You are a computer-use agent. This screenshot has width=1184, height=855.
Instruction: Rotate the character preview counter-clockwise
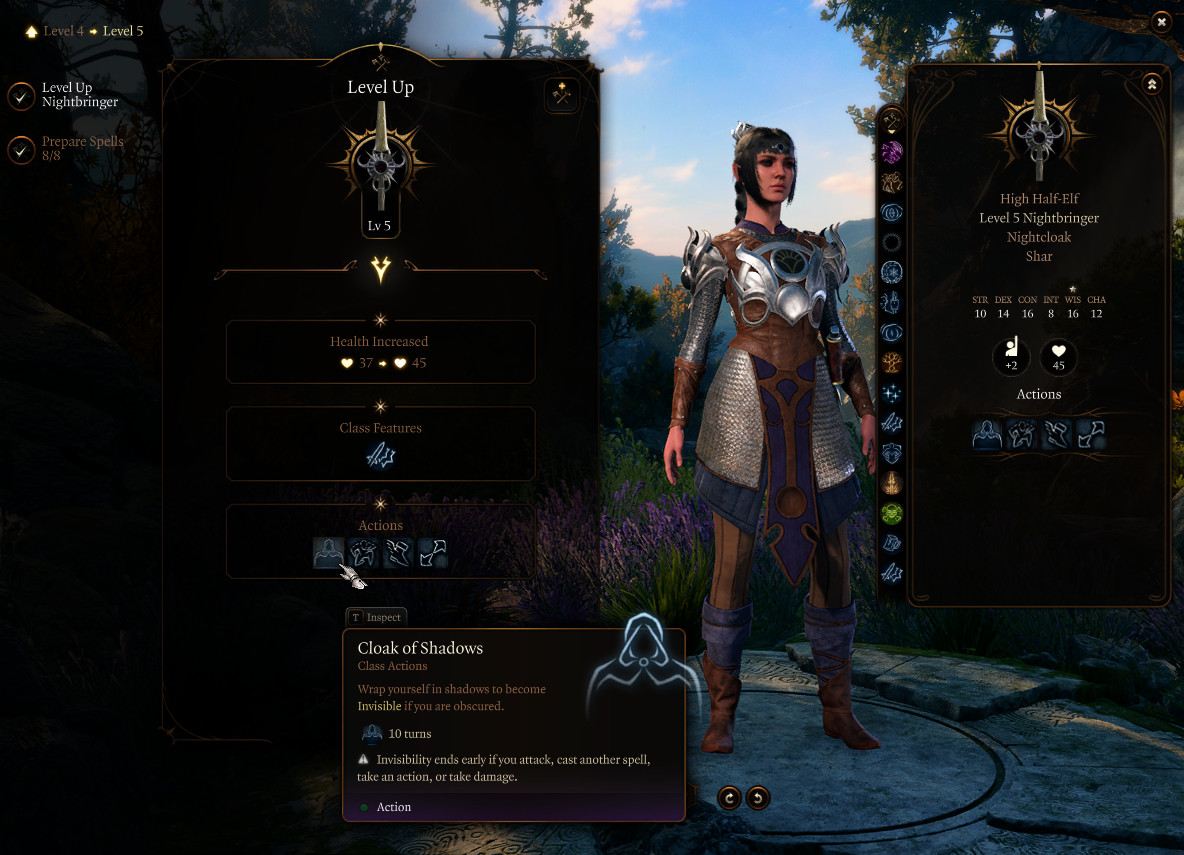pyautogui.click(x=758, y=797)
